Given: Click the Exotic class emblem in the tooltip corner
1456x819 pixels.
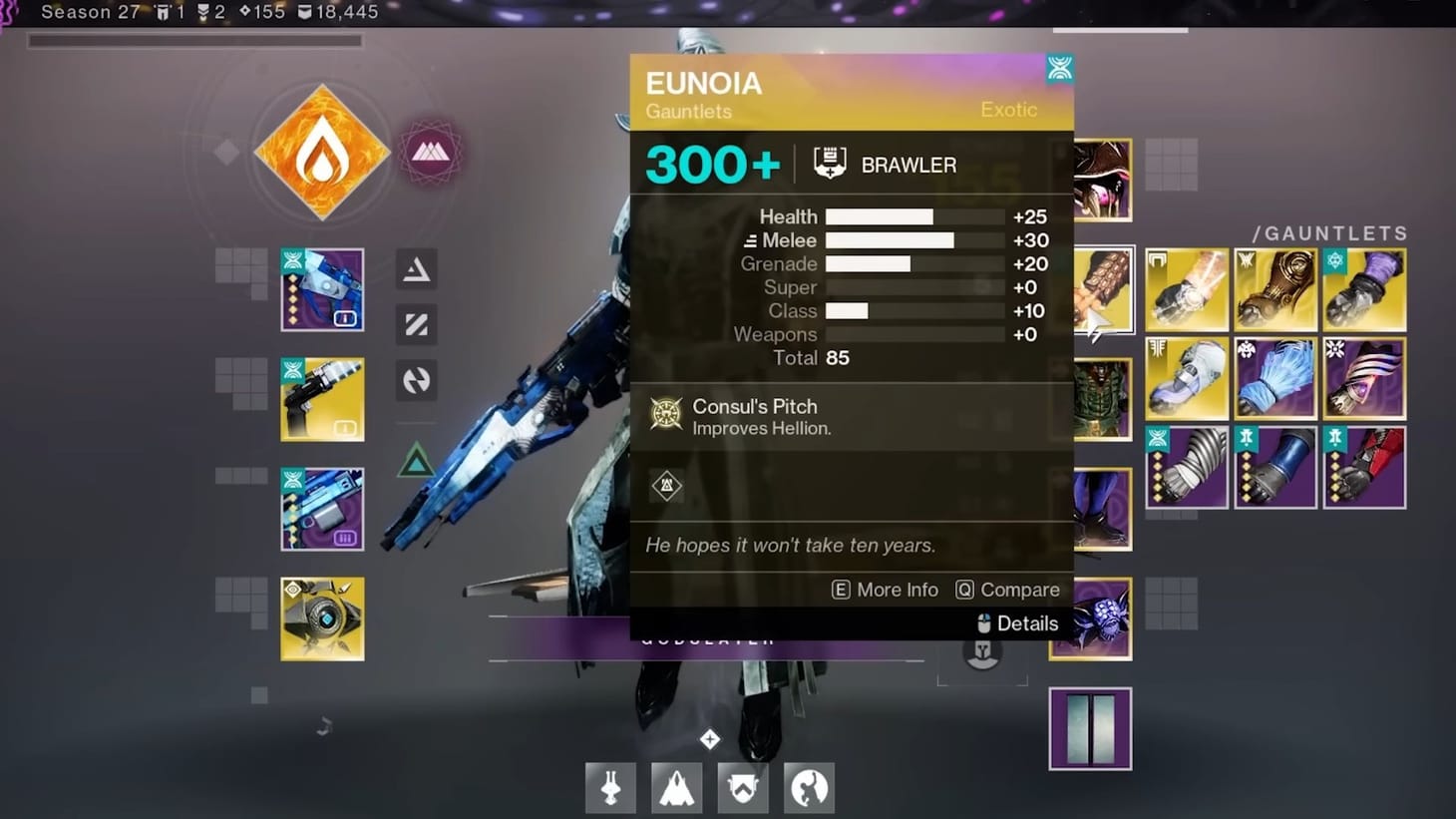Looking at the screenshot, I should point(1059,68).
